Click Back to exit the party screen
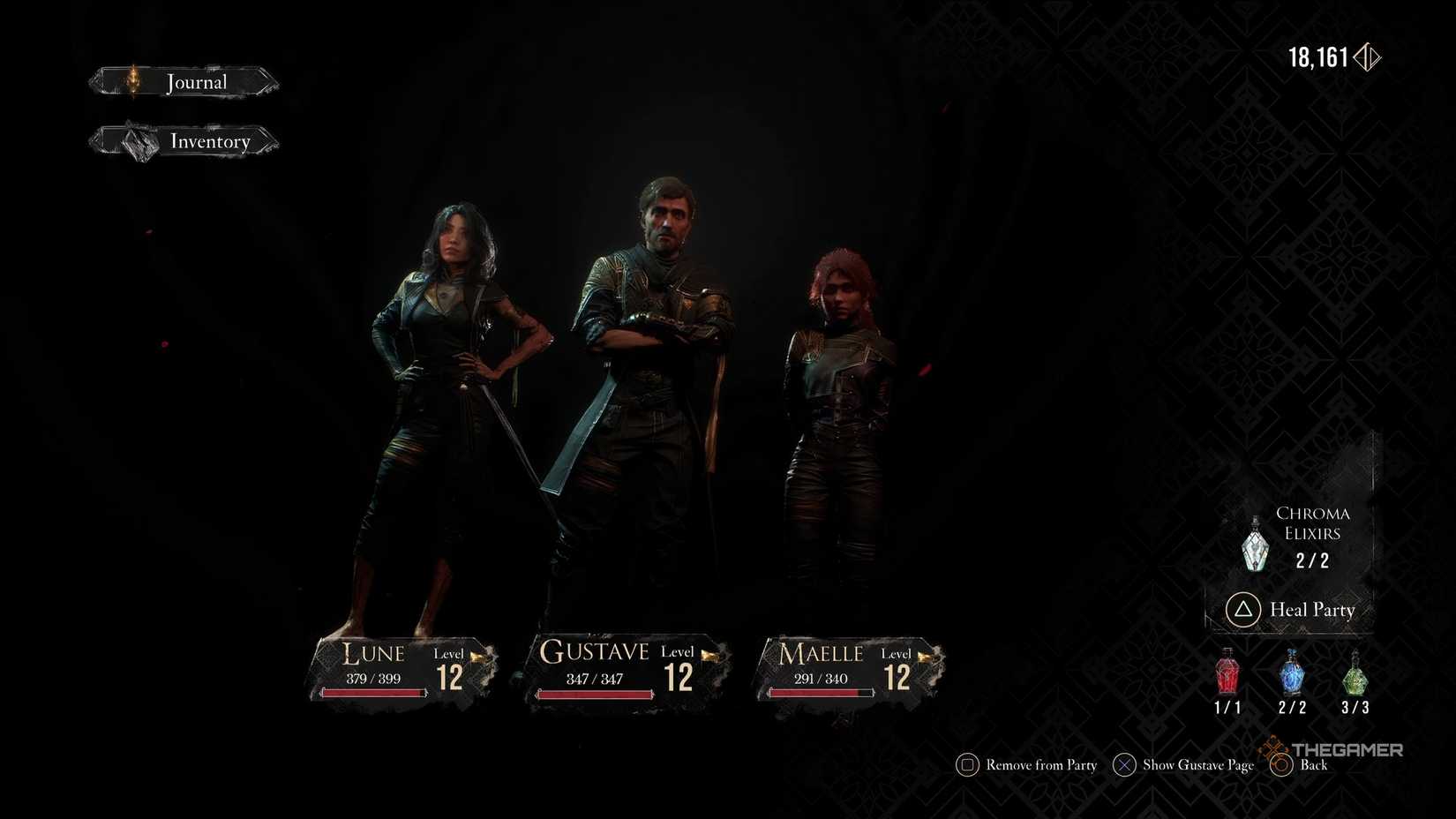The width and height of the screenshot is (1456, 819). click(x=1314, y=765)
